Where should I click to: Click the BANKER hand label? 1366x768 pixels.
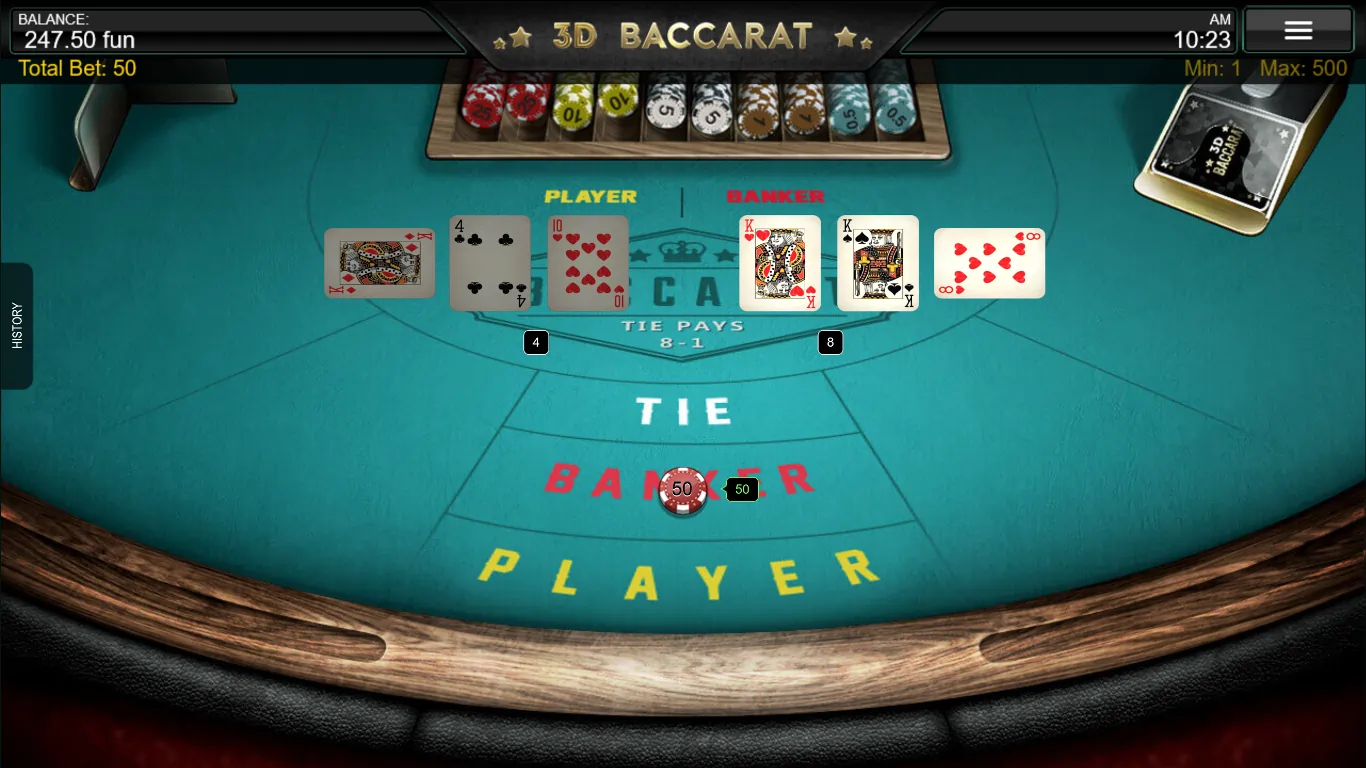(775, 196)
